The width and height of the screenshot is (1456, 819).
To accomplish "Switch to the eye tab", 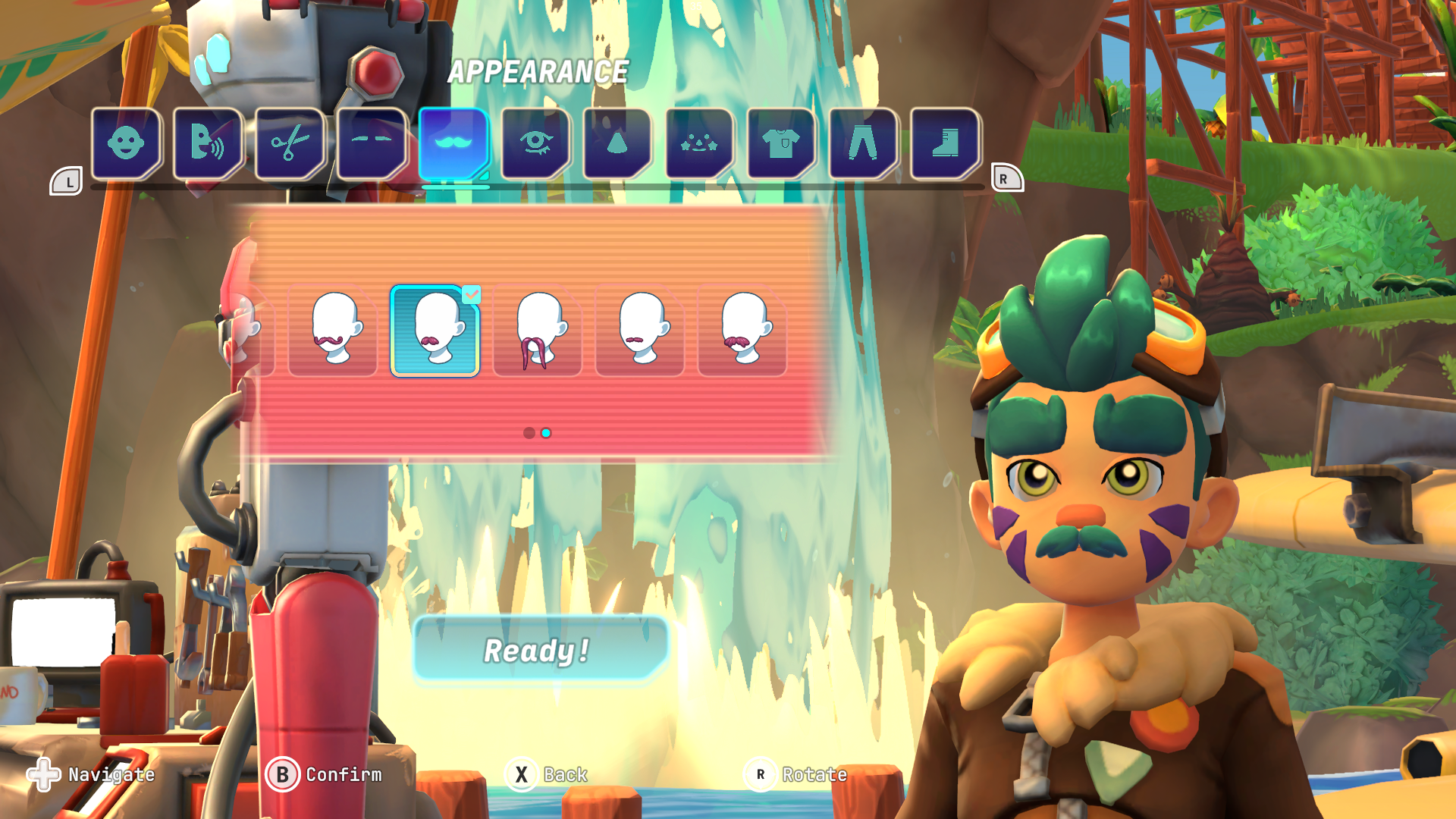I will tap(535, 143).
